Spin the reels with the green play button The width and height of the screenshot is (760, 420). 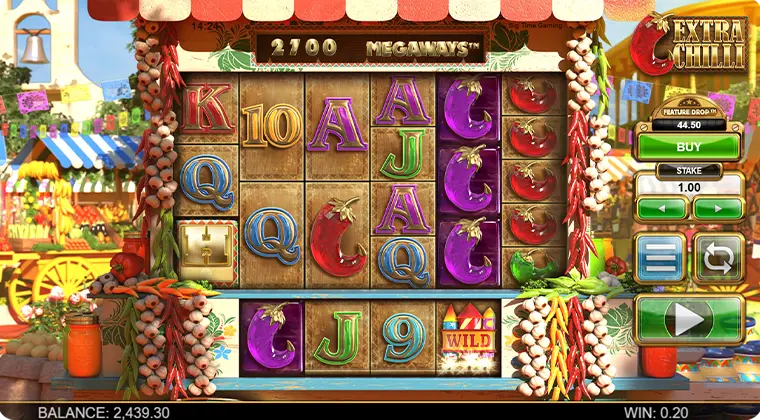(x=689, y=320)
